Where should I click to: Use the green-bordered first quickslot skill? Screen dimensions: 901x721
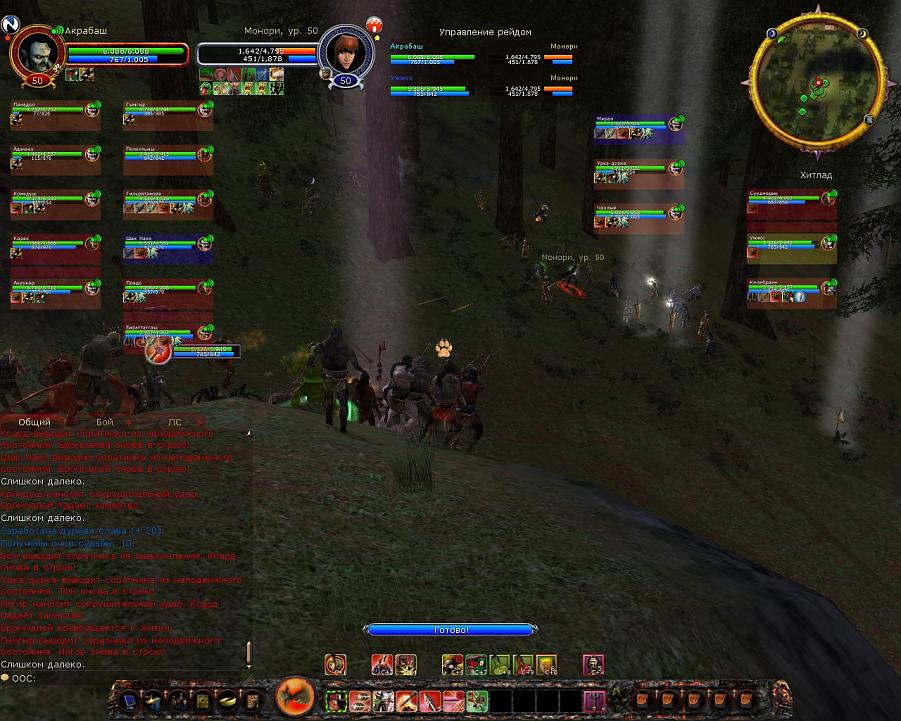point(335,699)
